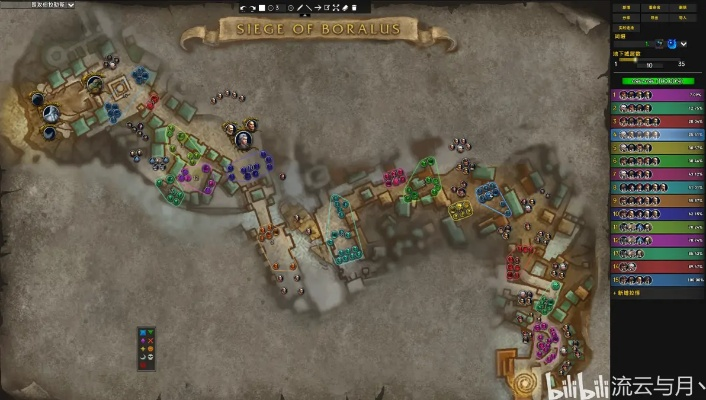706x400 pixels.
Task: Select the eraser tool
Action: 344,8
